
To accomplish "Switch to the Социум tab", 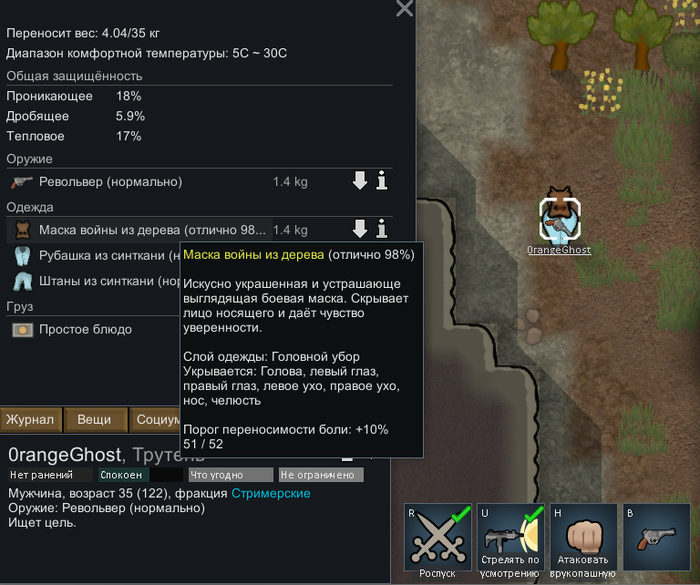I will [x=155, y=420].
